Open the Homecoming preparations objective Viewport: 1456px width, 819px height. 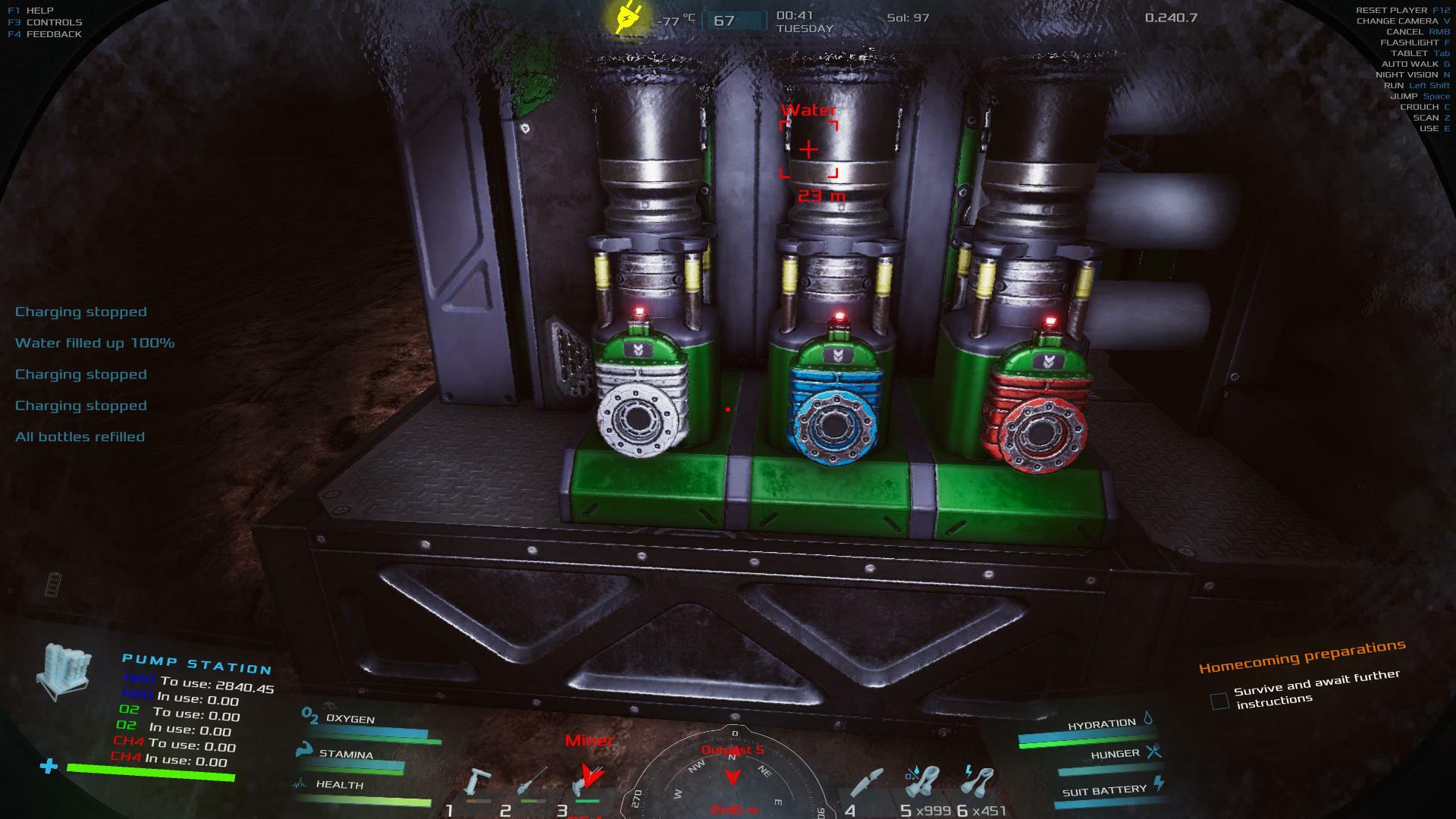coord(1301,656)
